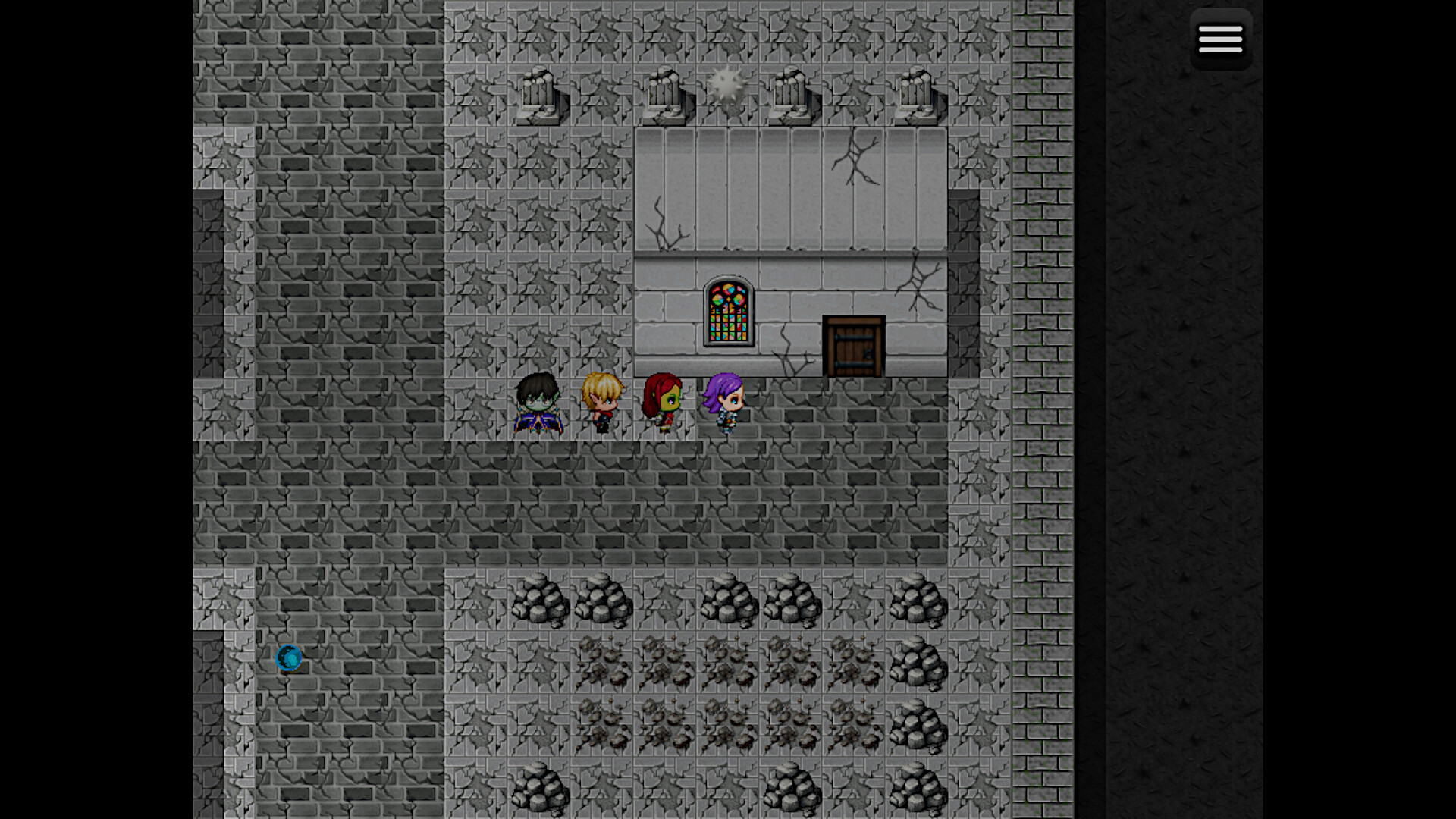The width and height of the screenshot is (1456, 819).
Task: Click the spiked ball above the wall
Action: 726,85
